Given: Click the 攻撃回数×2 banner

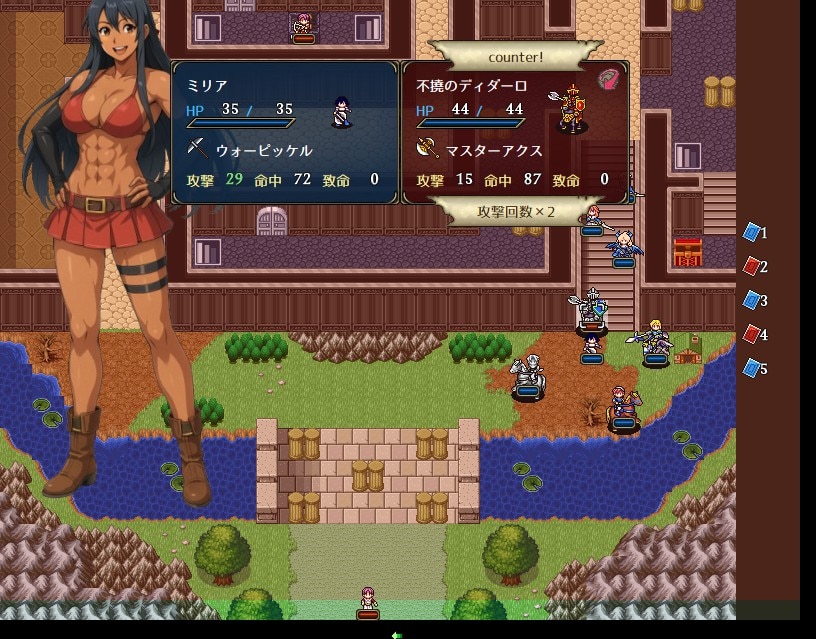Looking at the screenshot, I should pyautogui.click(x=515, y=212).
